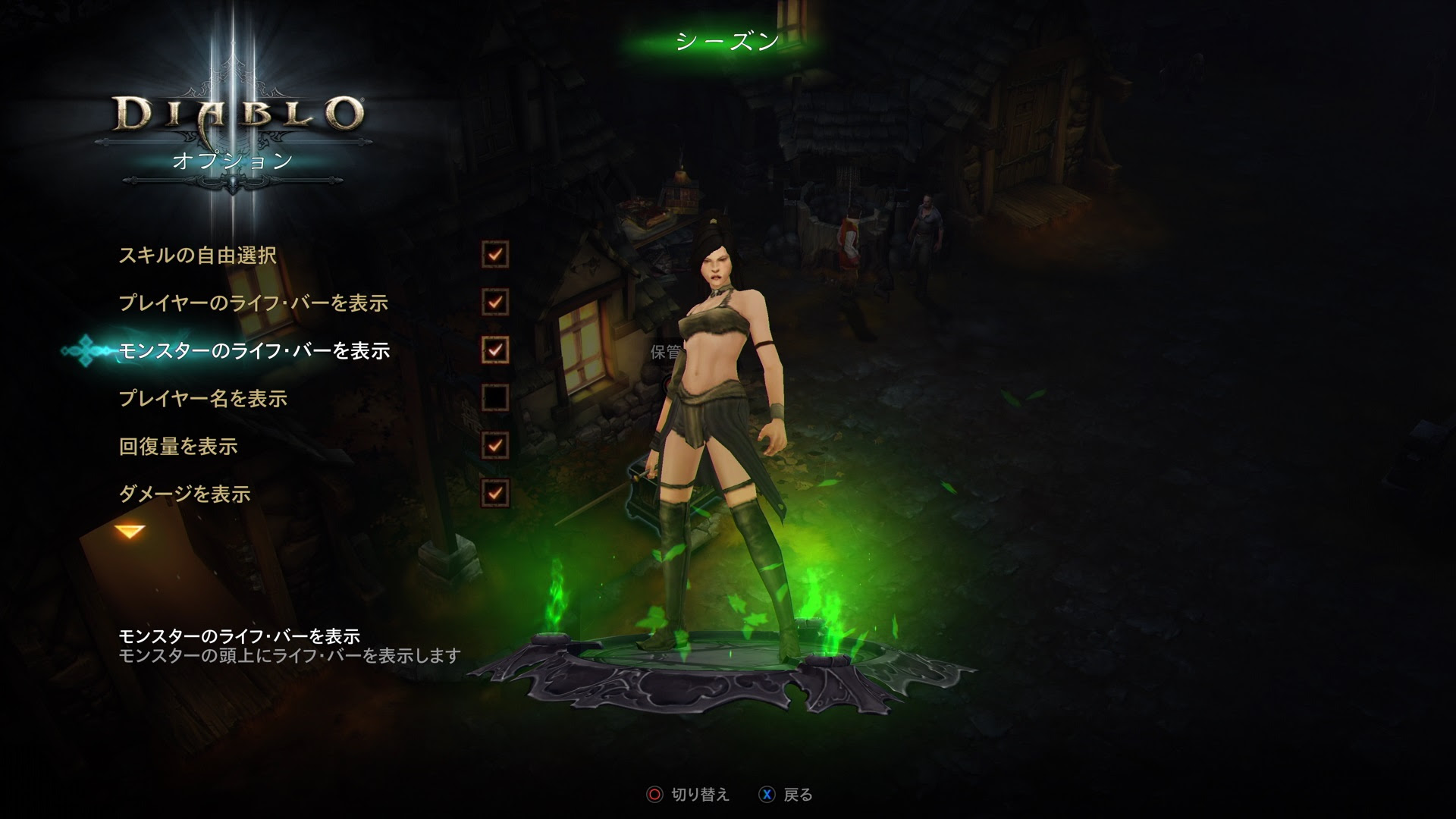This screenshot has height=819, width=1456.
Task: Select the オプション title text
Action: 219,160
